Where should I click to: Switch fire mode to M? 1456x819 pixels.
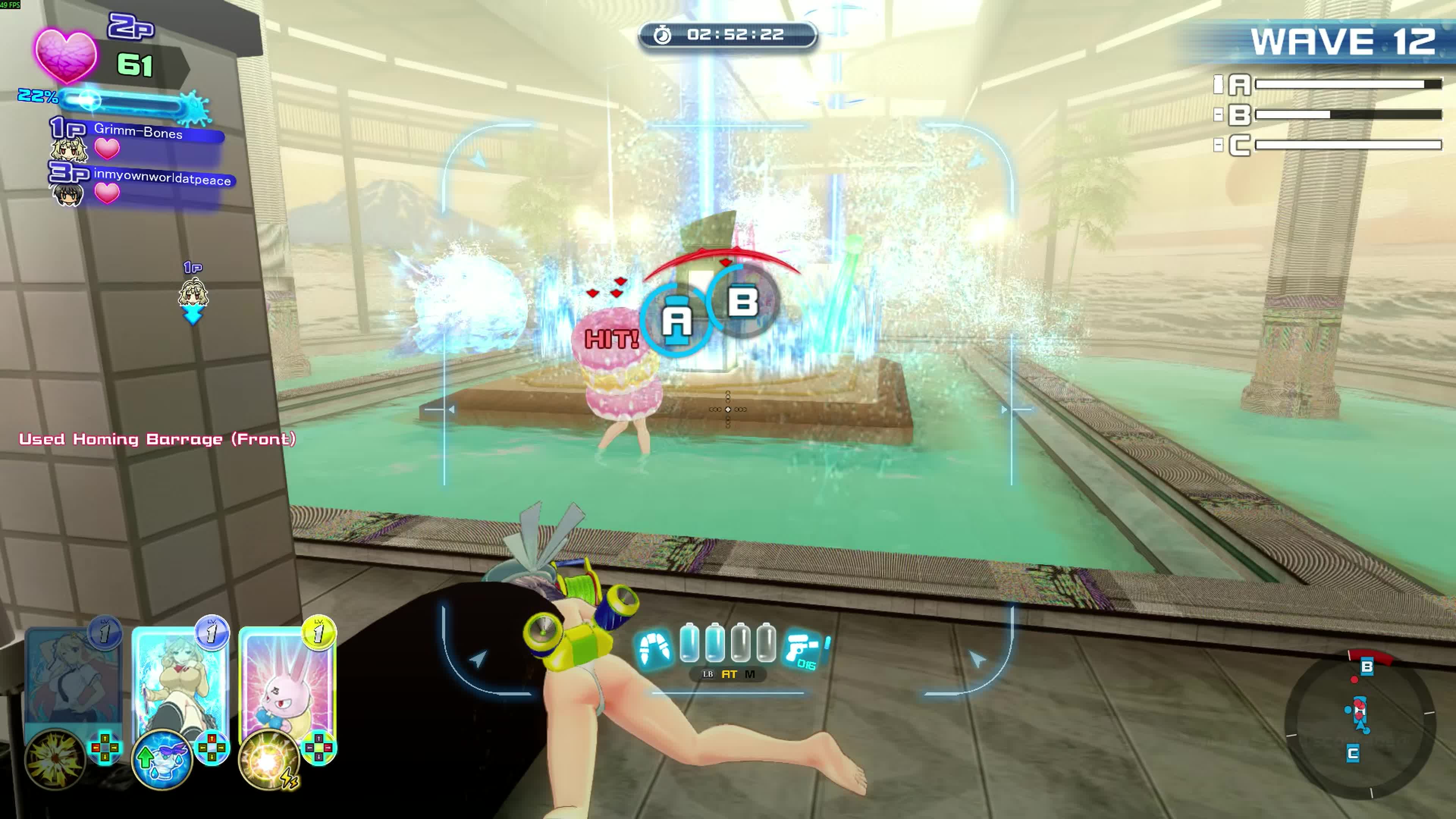(x=750, y=674)
